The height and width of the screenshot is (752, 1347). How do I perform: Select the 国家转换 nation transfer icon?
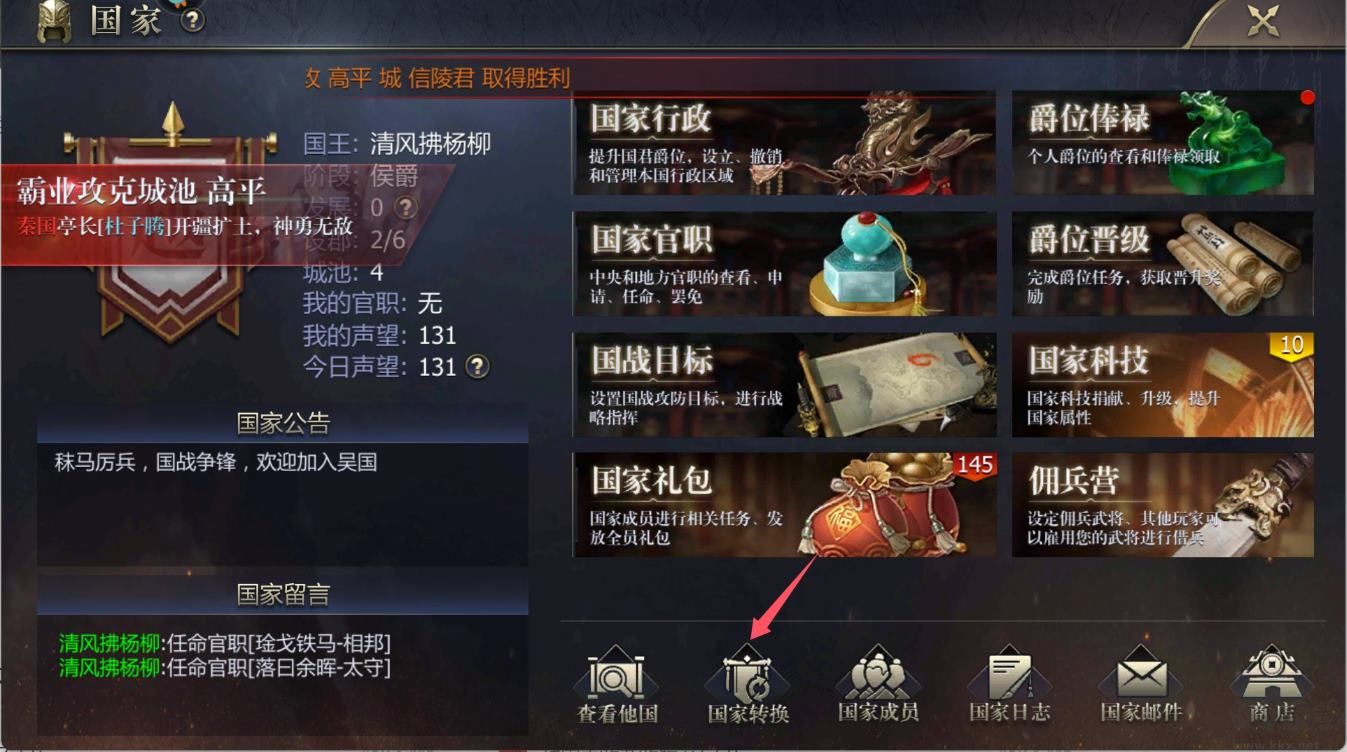pos(747,680)
